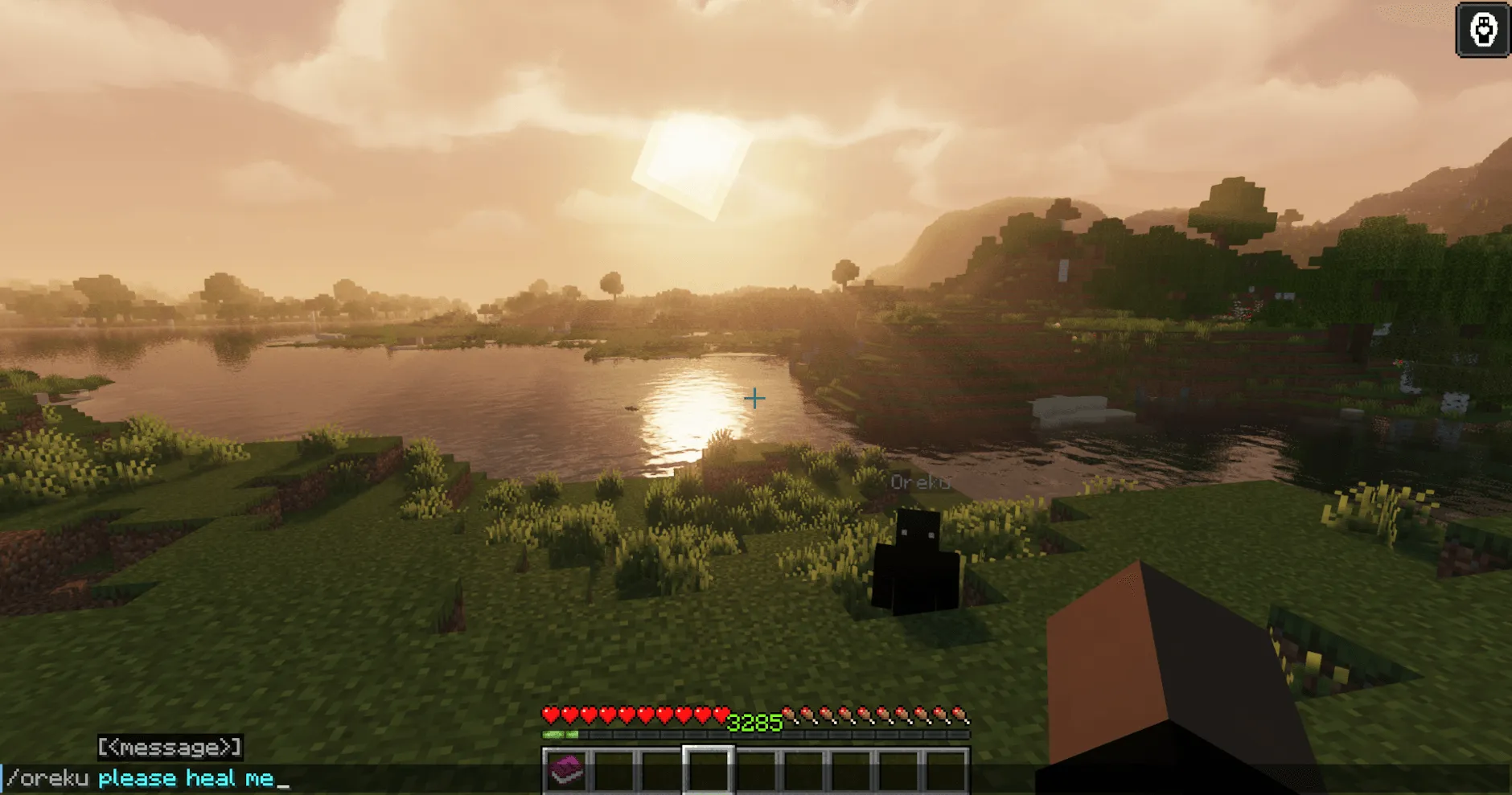The width and height of the screenshot is (1512, 795).
Task: Click the left green stamina bar segment
Action: coord(555,732)
